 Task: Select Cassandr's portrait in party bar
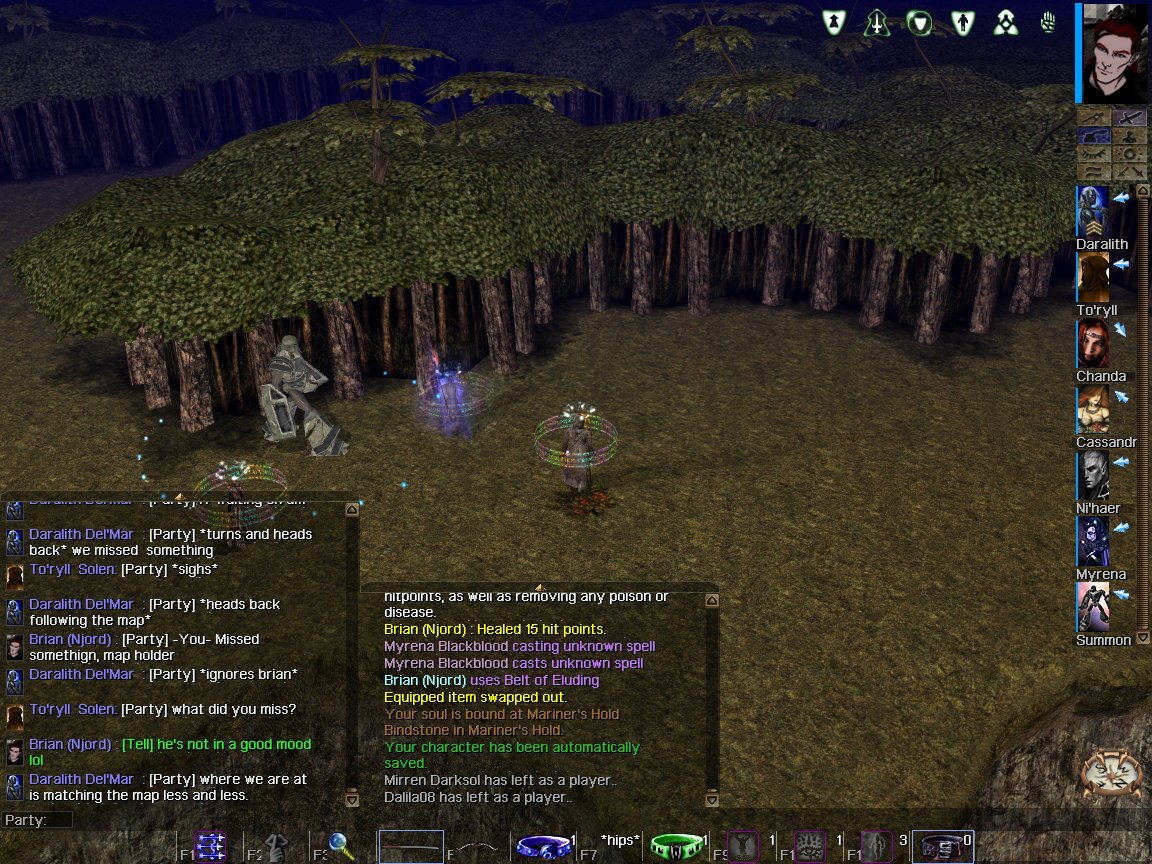[1093, 410]
